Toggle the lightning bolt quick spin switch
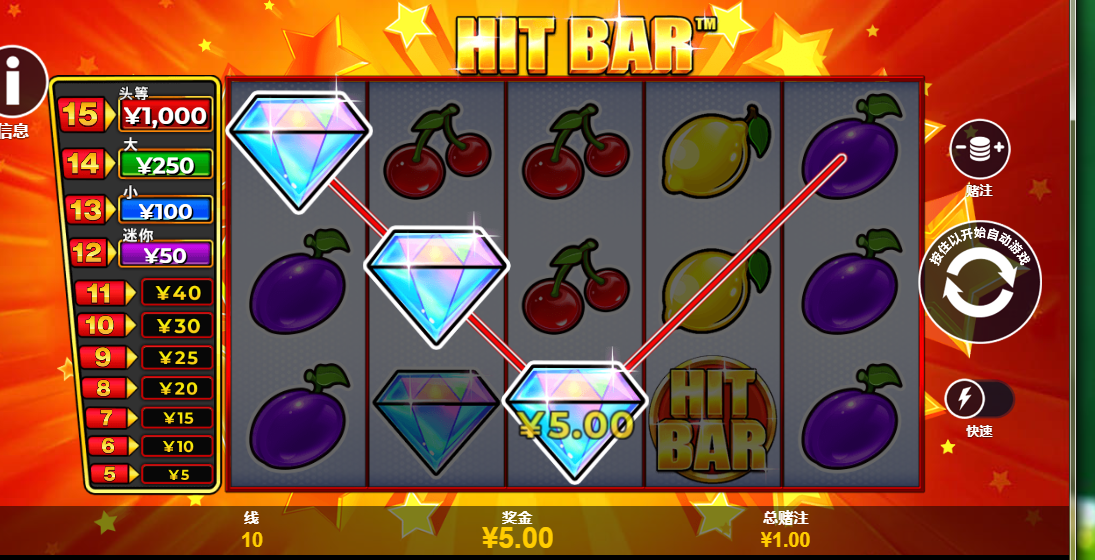The image size is (1095, 560). click(977, 400)
